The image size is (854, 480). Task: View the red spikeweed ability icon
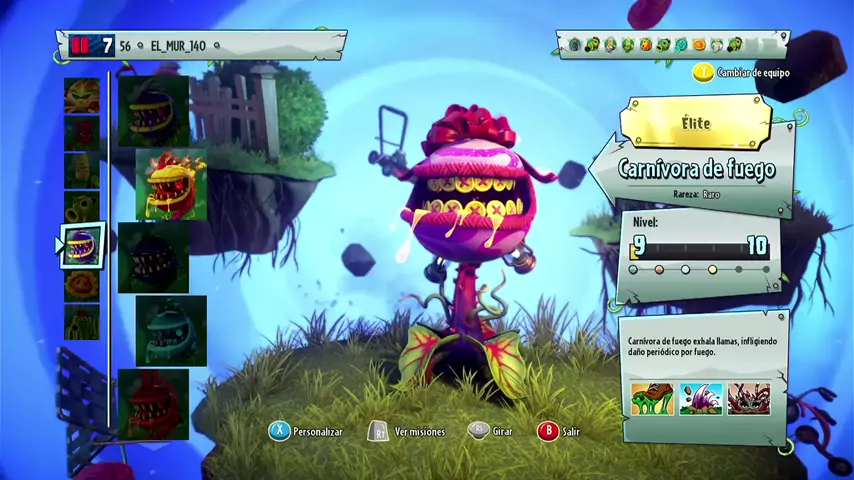(749, 397)
